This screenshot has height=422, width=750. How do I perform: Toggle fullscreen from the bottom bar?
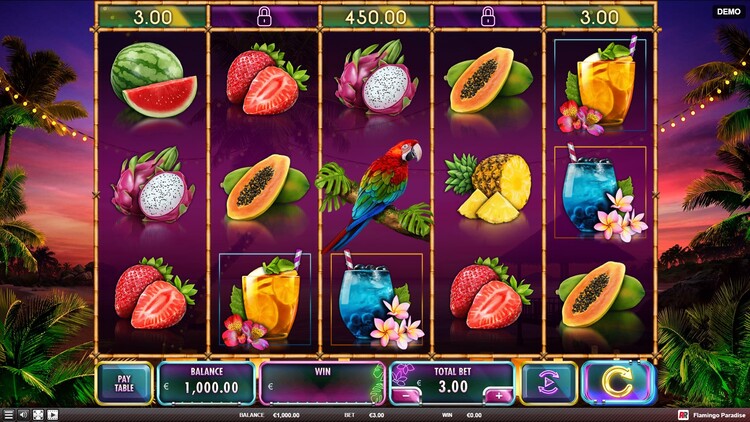click(38, 415)
